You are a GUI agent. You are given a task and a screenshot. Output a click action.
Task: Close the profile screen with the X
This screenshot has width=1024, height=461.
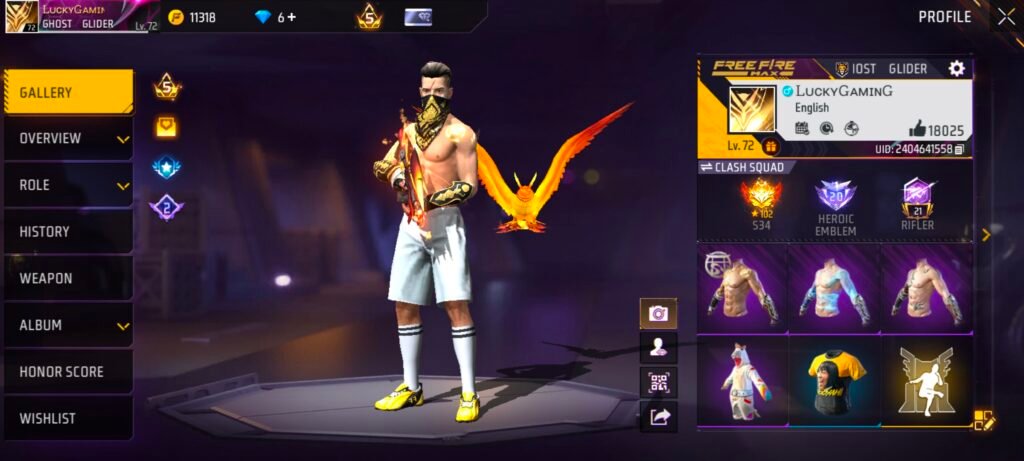tap(1005, 16)
